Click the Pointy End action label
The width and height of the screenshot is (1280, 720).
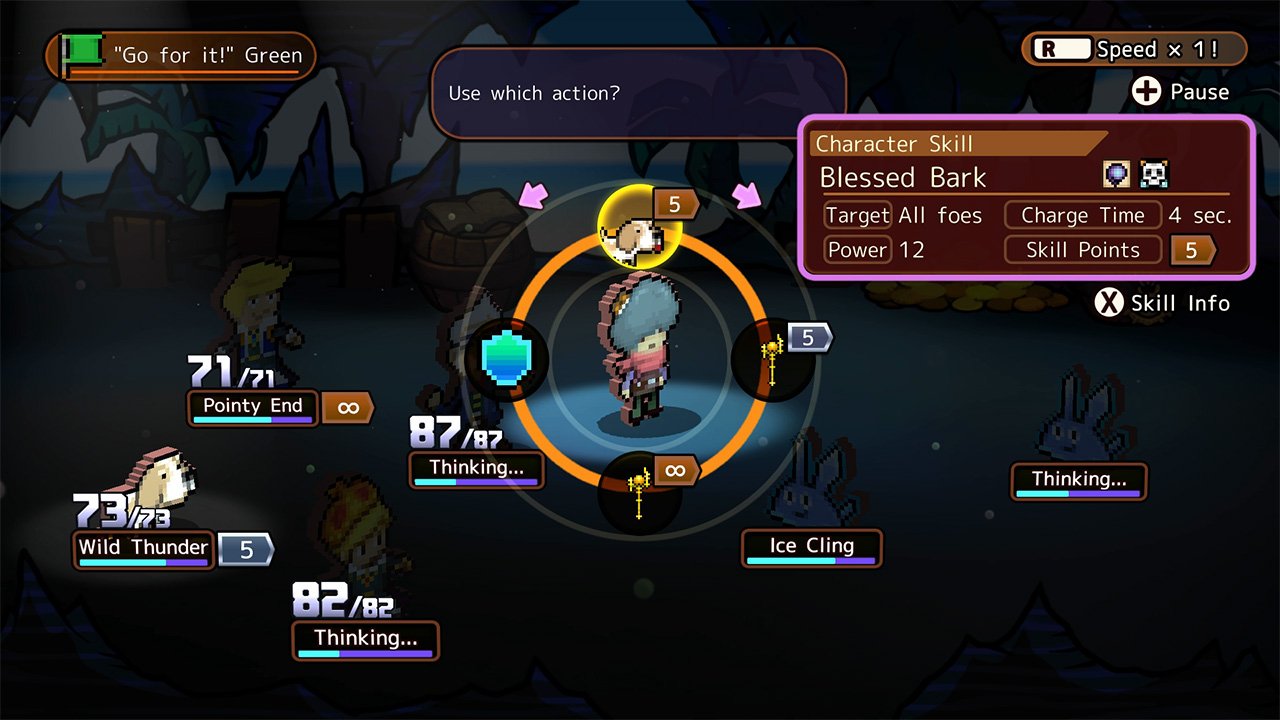click(252, 407)
